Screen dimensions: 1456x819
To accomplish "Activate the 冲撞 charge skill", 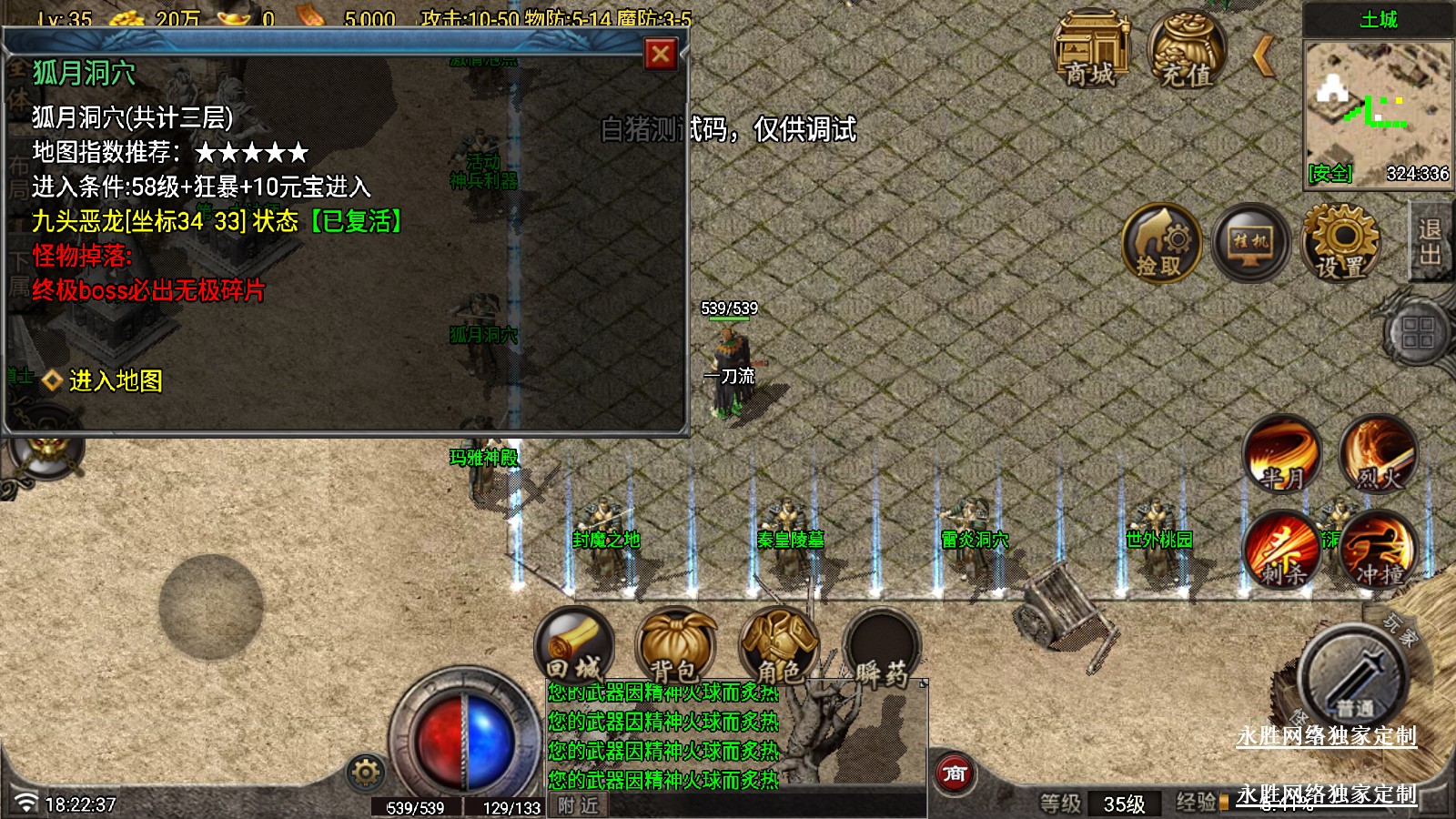I will coord(1378,550).
